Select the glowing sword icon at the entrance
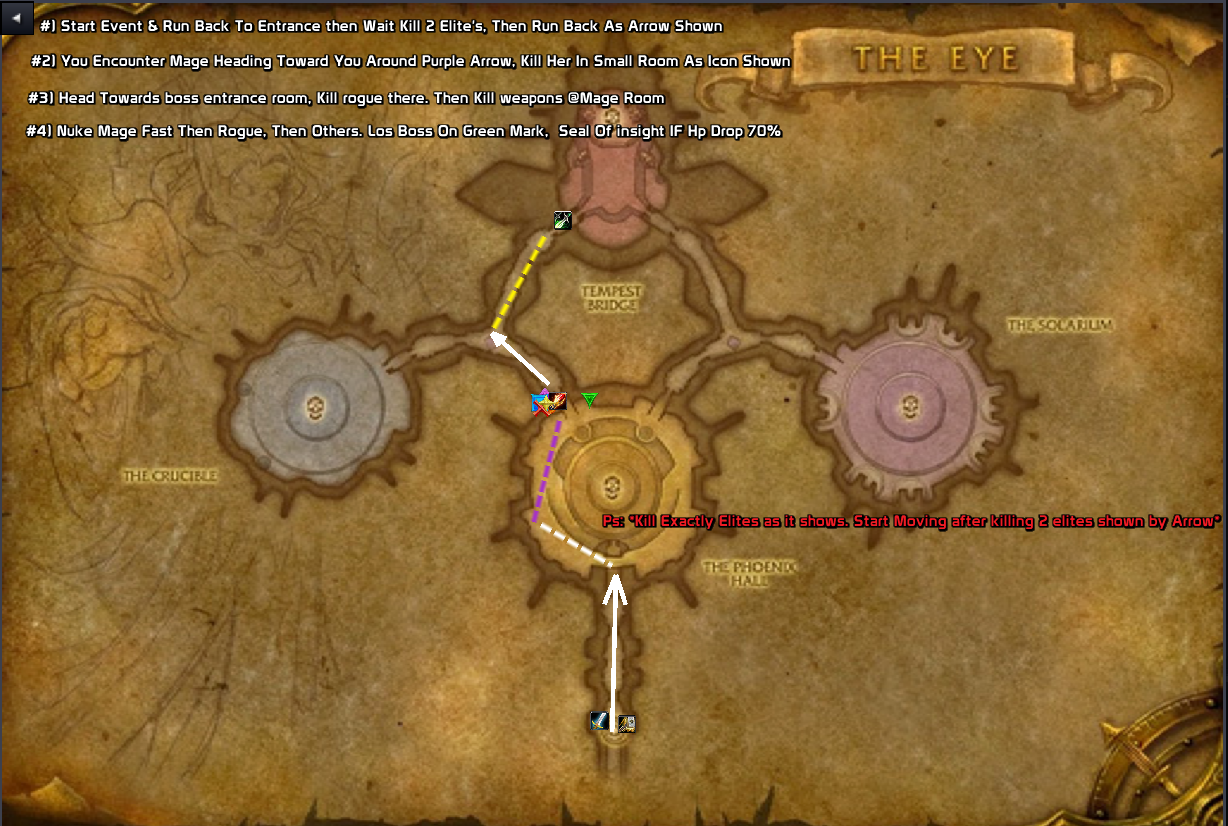The image size is (1228, 826). (x=599, y=721)
